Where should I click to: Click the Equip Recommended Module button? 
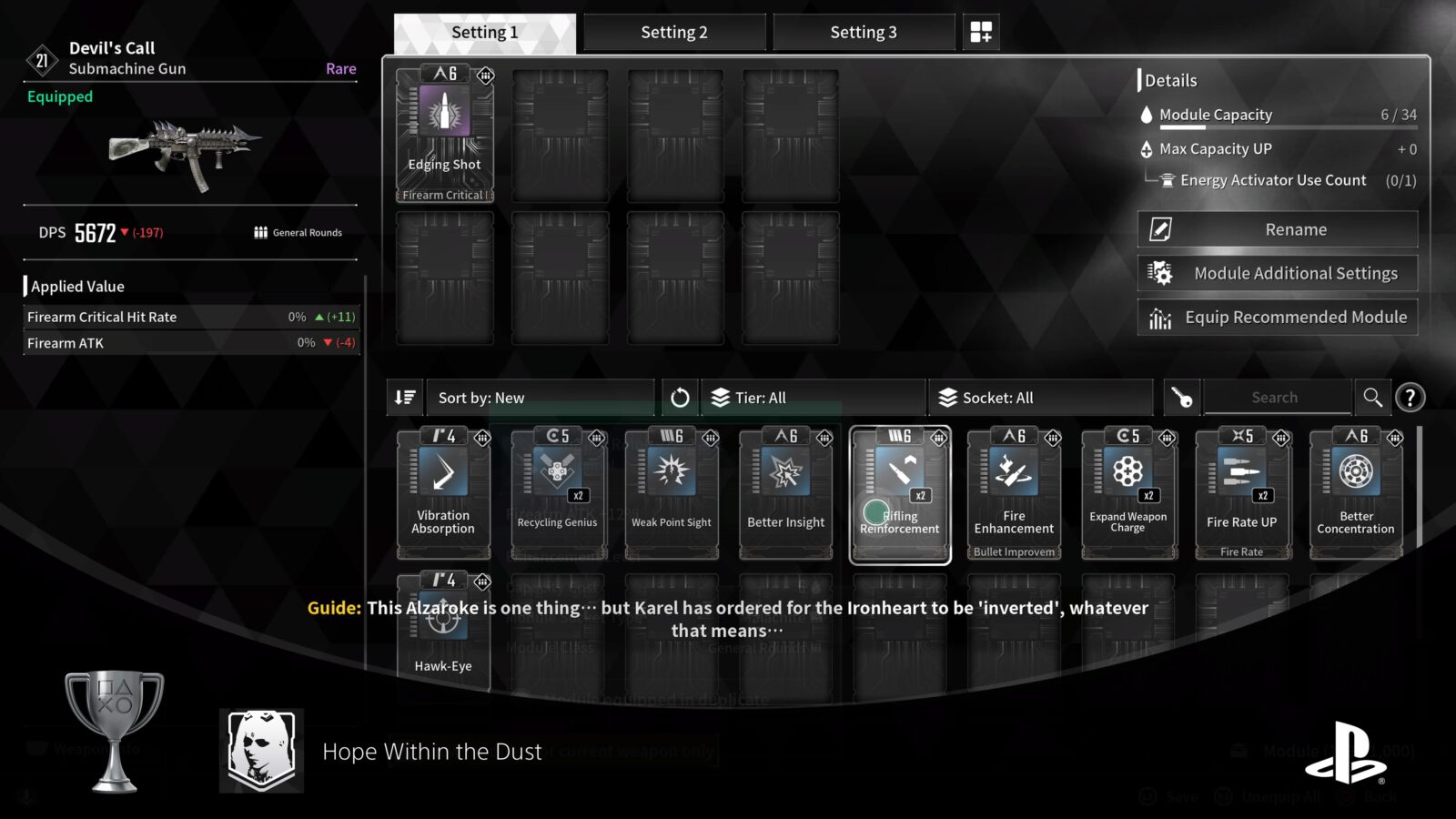point(1278,317)
